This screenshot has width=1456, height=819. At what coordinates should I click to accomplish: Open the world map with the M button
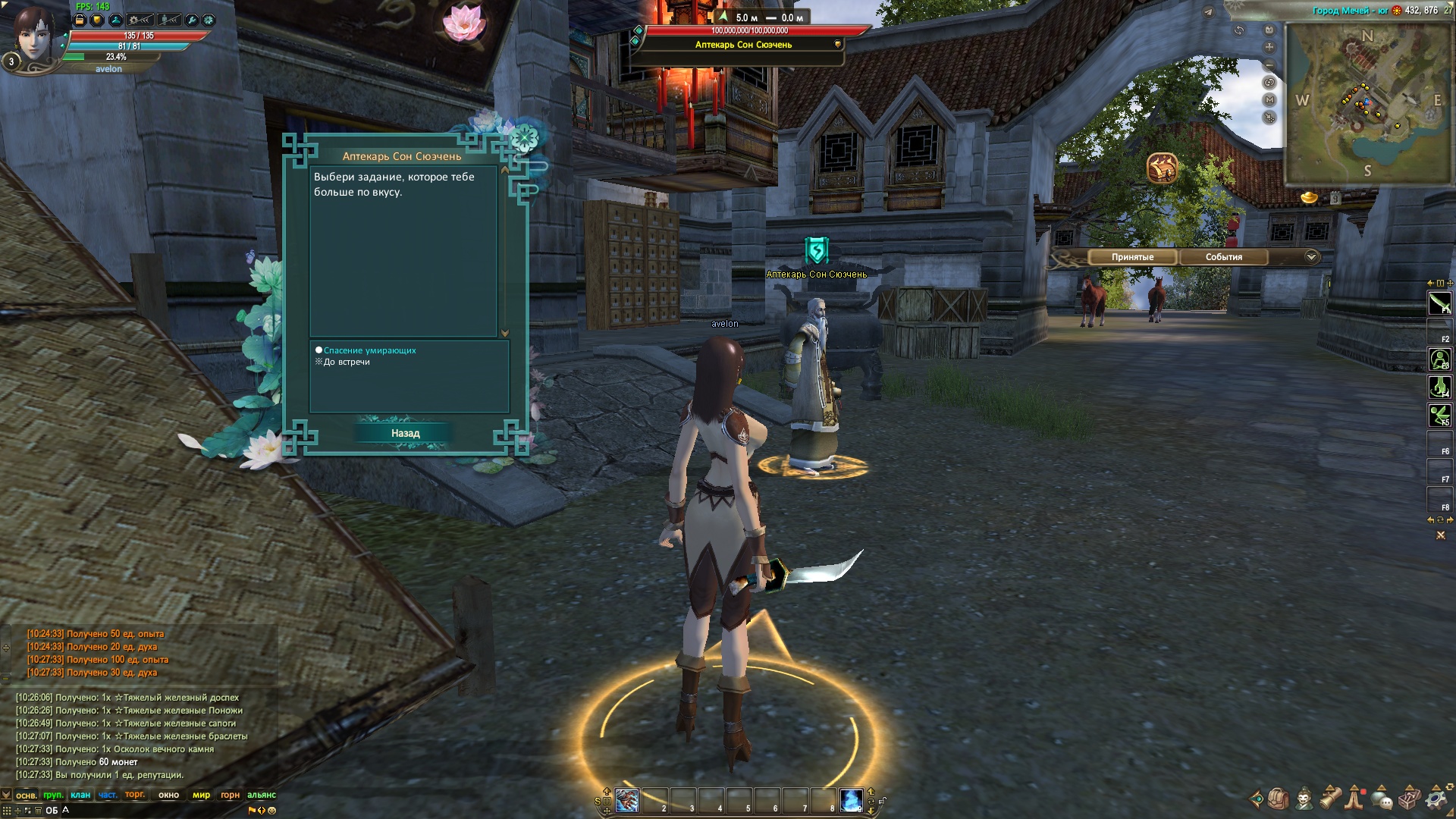(x=1269, y=100)
